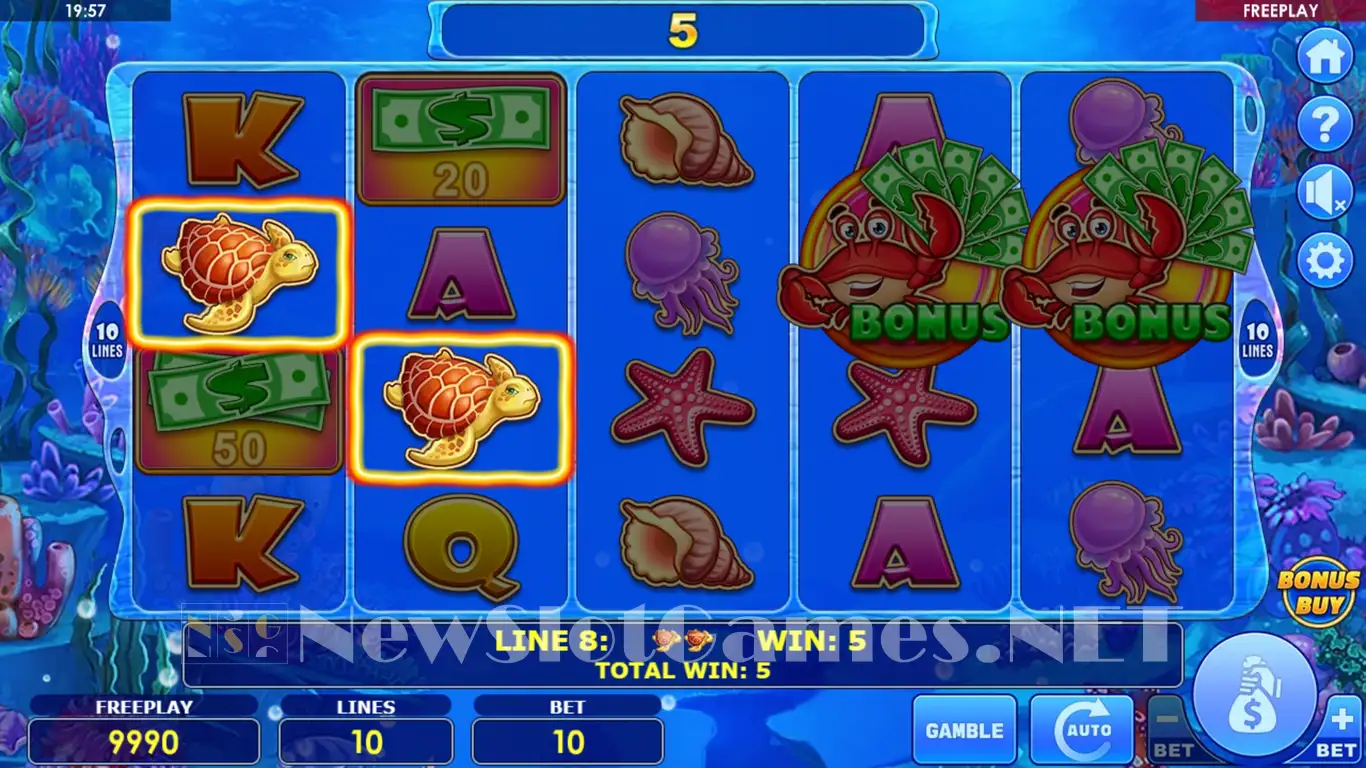The image size is (1366, 768).
Task: Spin the reels with money bag button
Action: point(1255,694)
